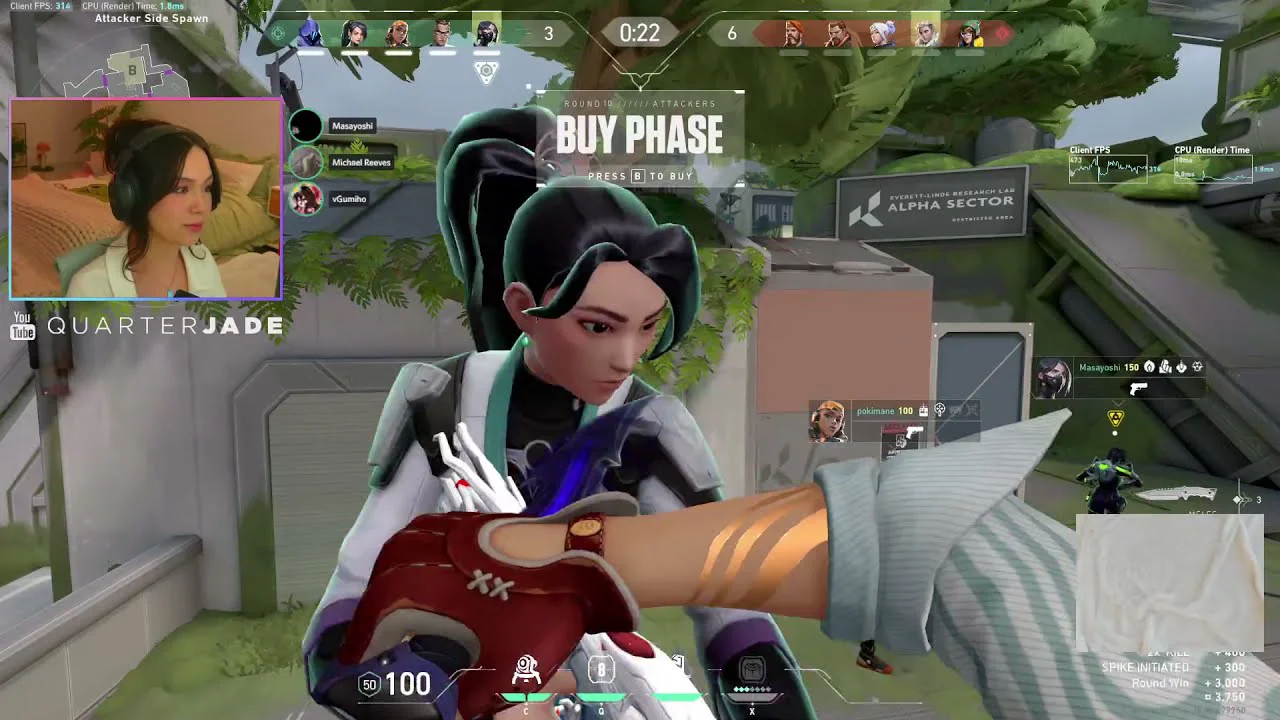Select masked Viper portrait in the top bar
The width and height of the screenshot is (1280, 720).
[x=486, y=34]
